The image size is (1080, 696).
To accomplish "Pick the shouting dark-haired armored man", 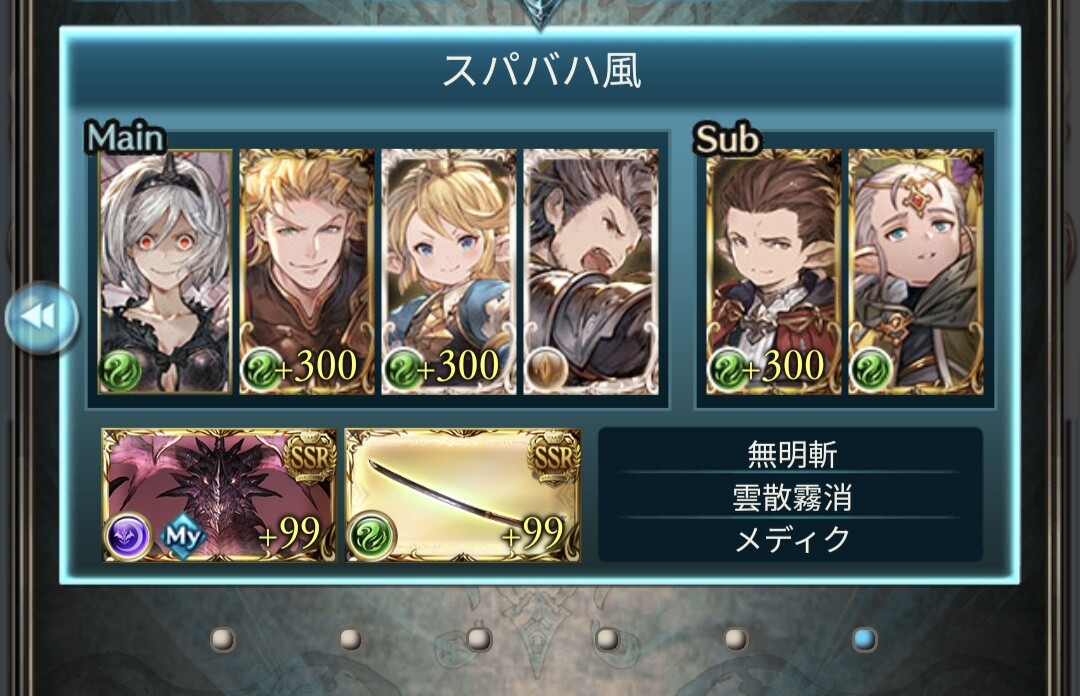I will pyautogui.click(x=591, y=271).
